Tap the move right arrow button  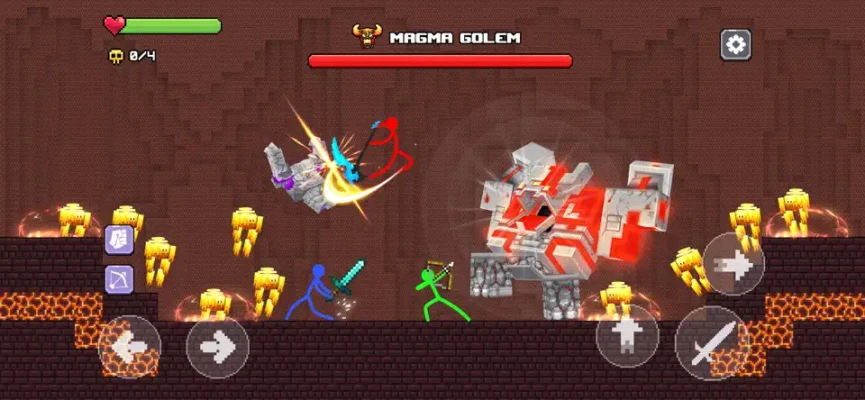[x=217, y=346]
